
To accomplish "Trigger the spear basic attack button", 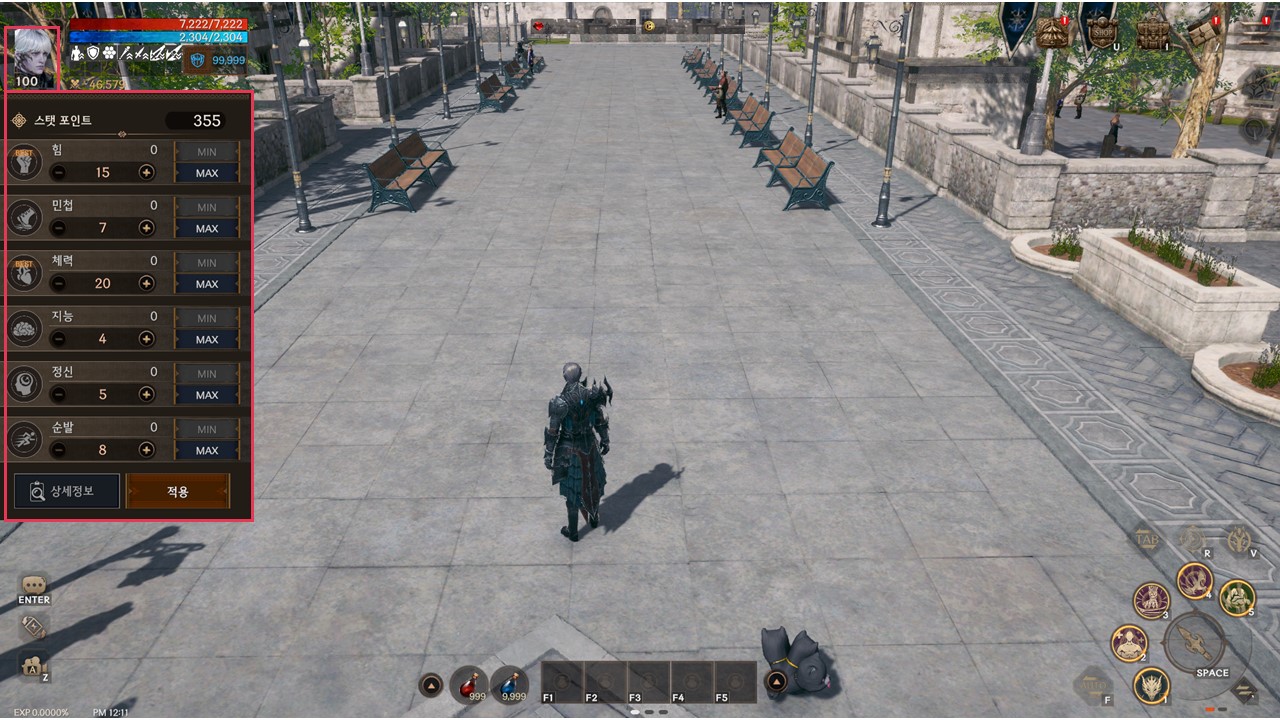I will pyautogui.click(x=1193, y=641).
